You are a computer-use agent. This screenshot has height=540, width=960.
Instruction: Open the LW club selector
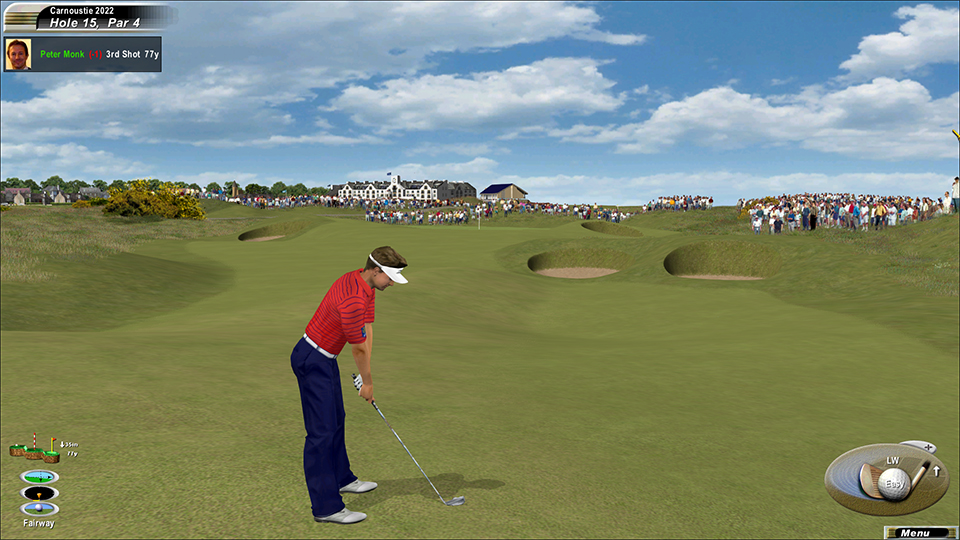pos(892,461)
